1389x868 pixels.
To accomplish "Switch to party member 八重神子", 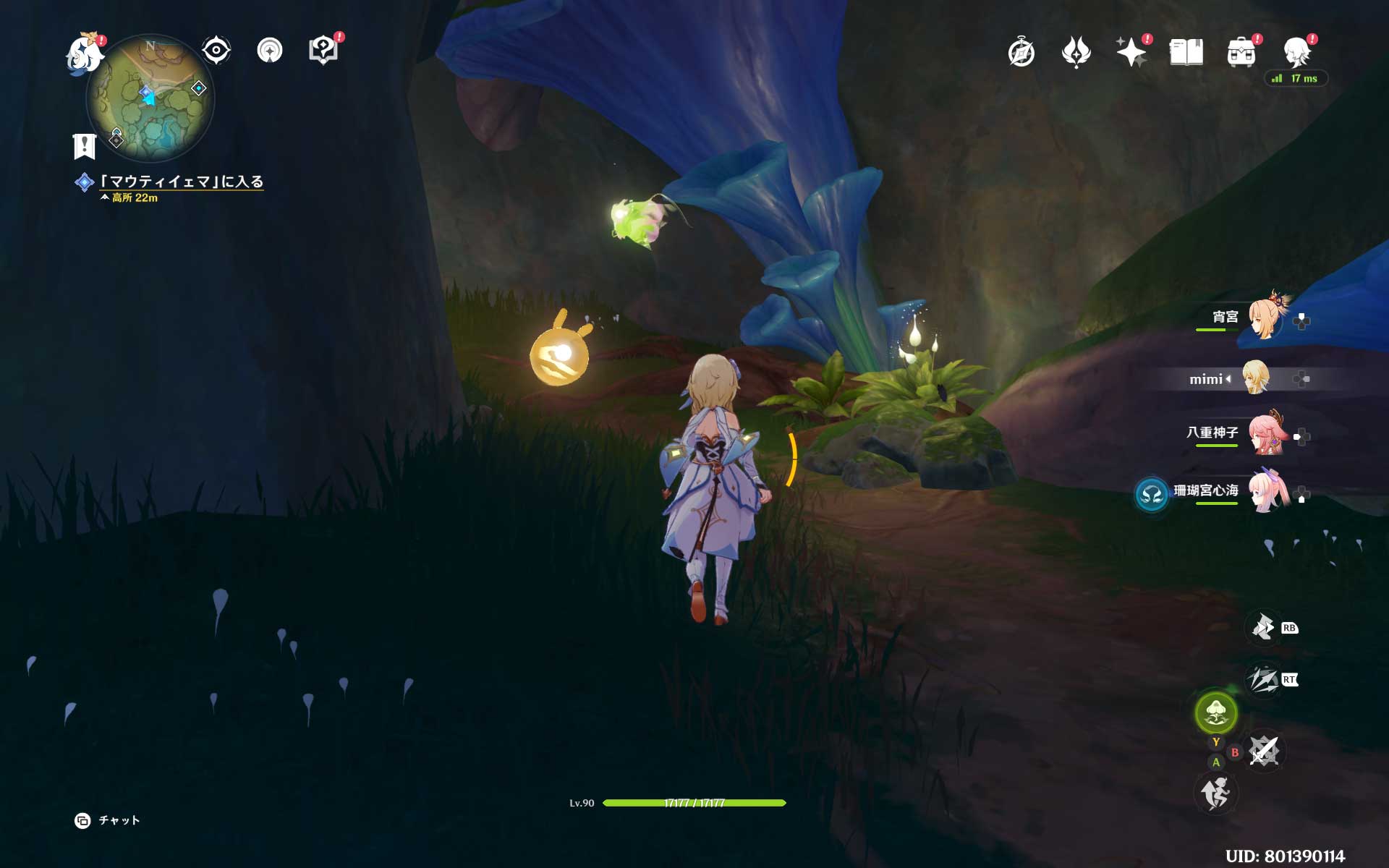I will coord(1266,433).
